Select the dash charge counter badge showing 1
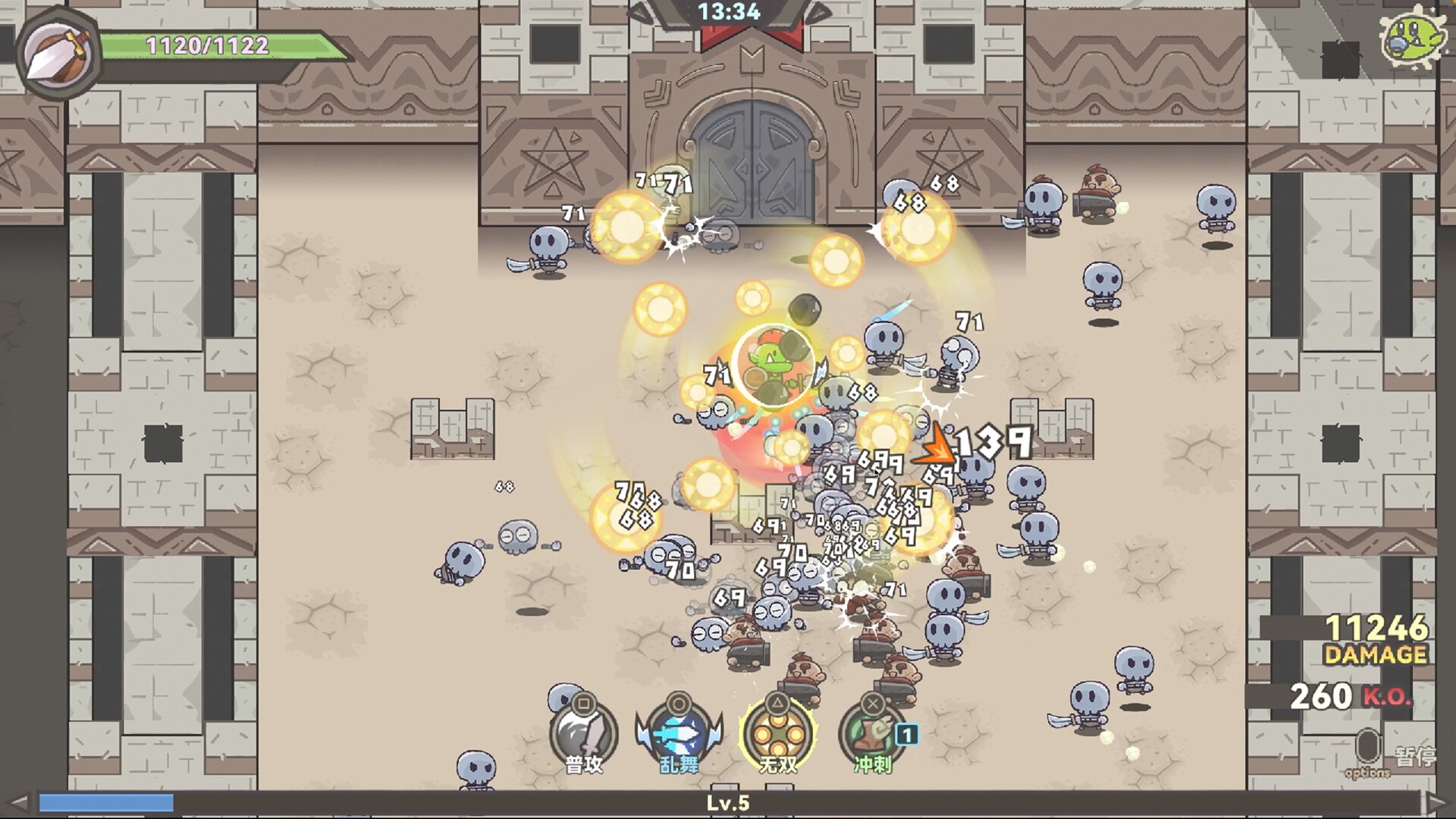The image size is (1456, 819). [908, 734]
